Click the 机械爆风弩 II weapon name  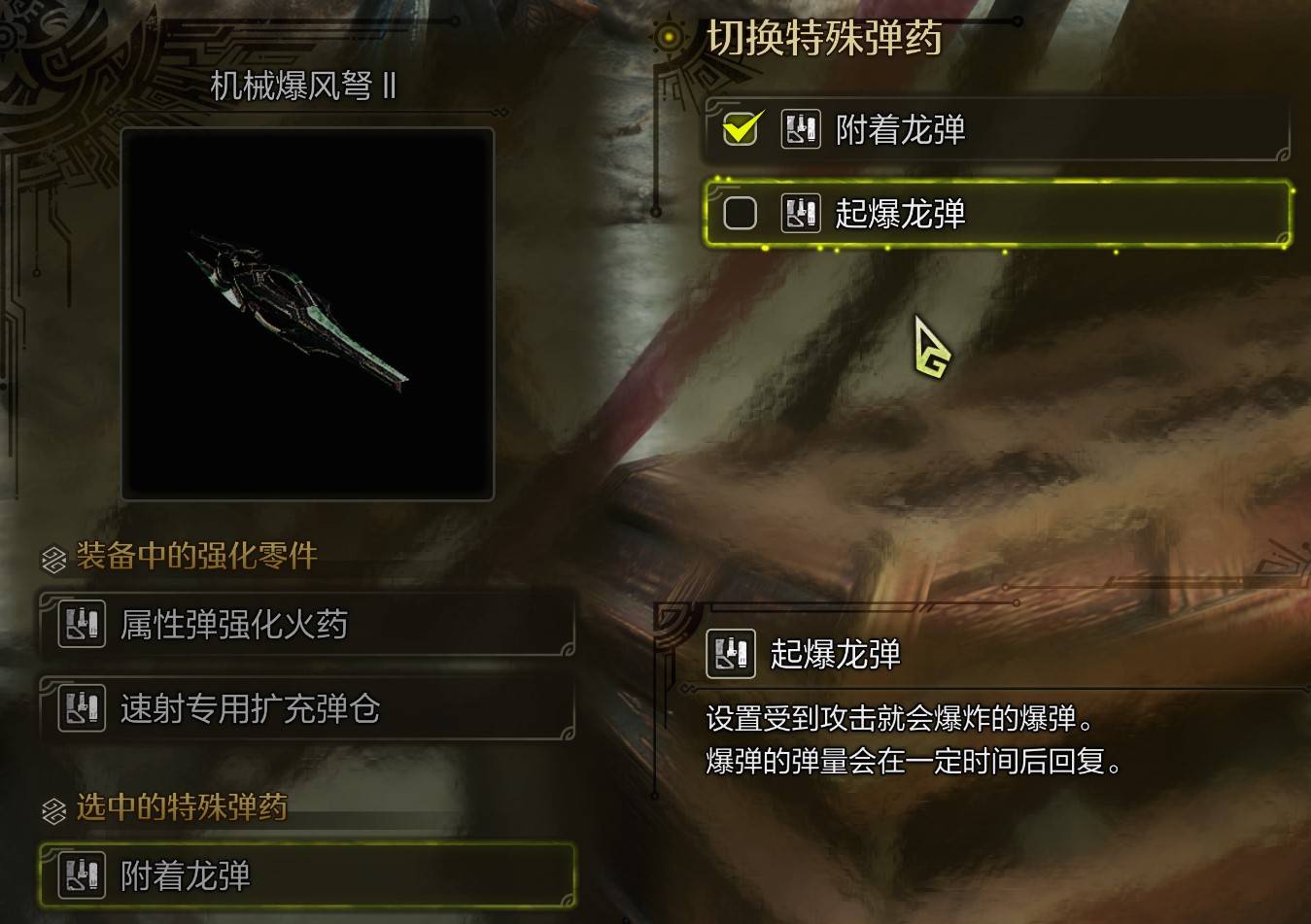point(303,88)
